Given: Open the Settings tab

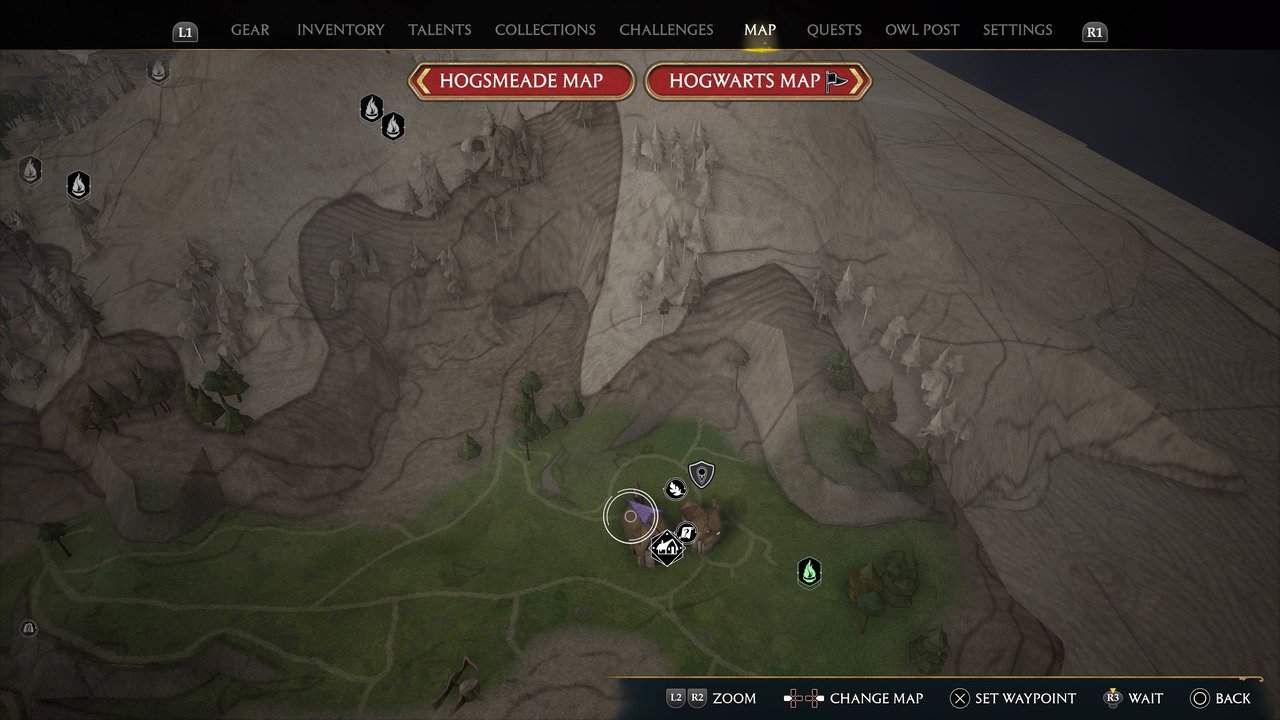Looking at the screenshot, I should (1017, 30).
